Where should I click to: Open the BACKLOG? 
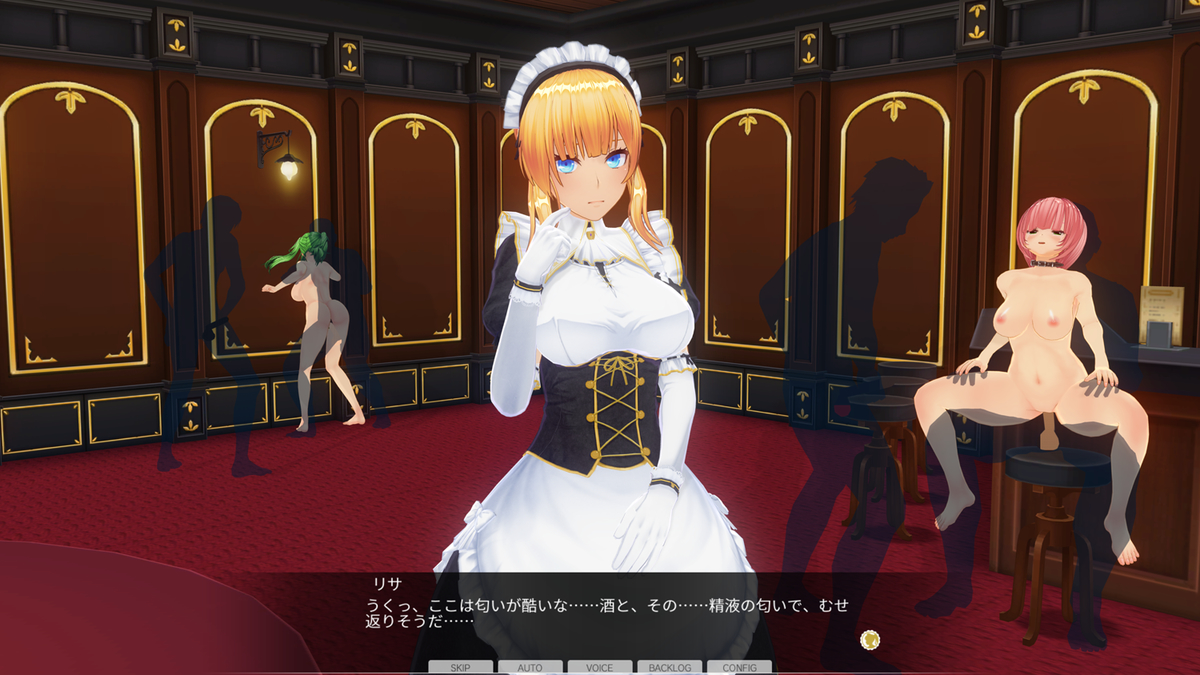click(x=669, y=667)
